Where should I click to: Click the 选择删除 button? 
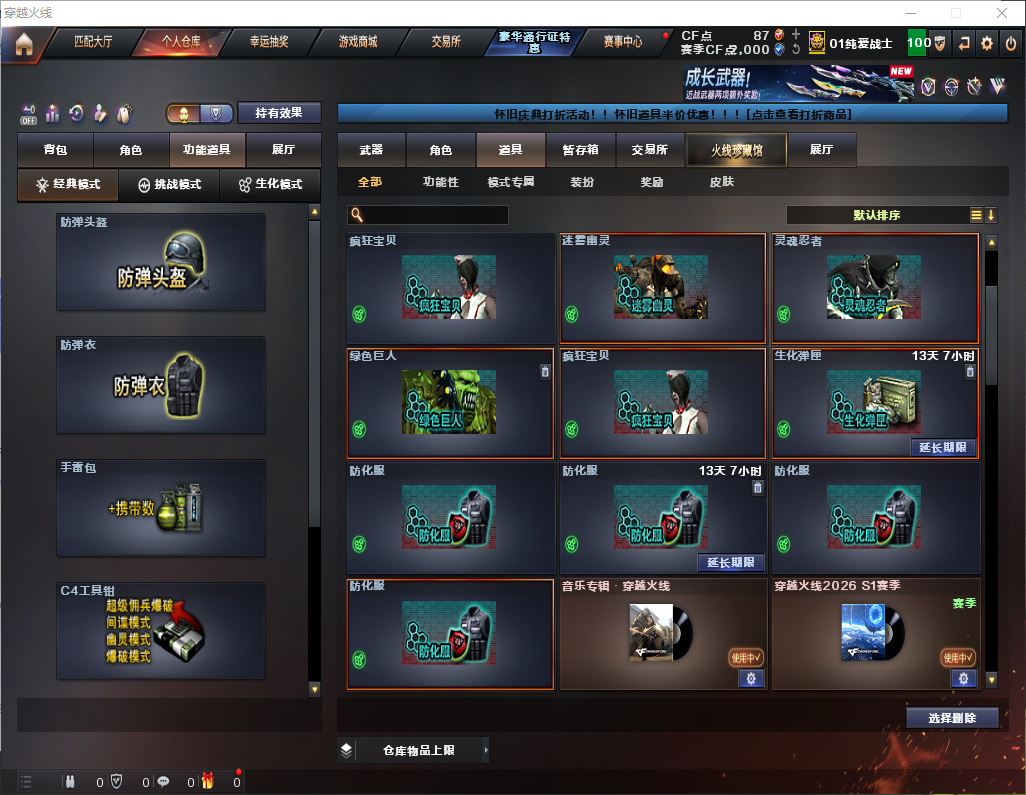[952, 718]
